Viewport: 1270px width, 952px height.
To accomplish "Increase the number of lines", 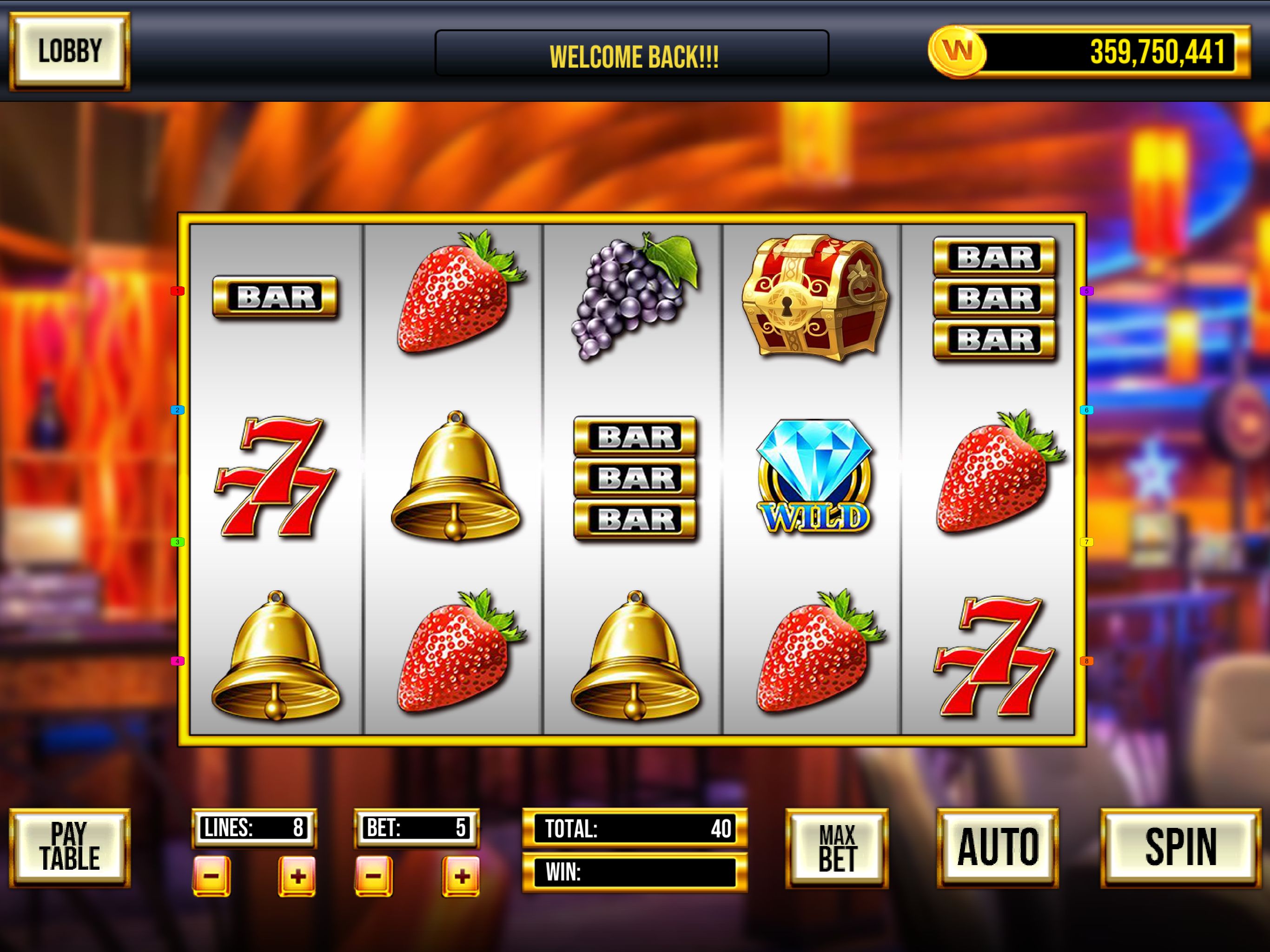I will (297, 876).
